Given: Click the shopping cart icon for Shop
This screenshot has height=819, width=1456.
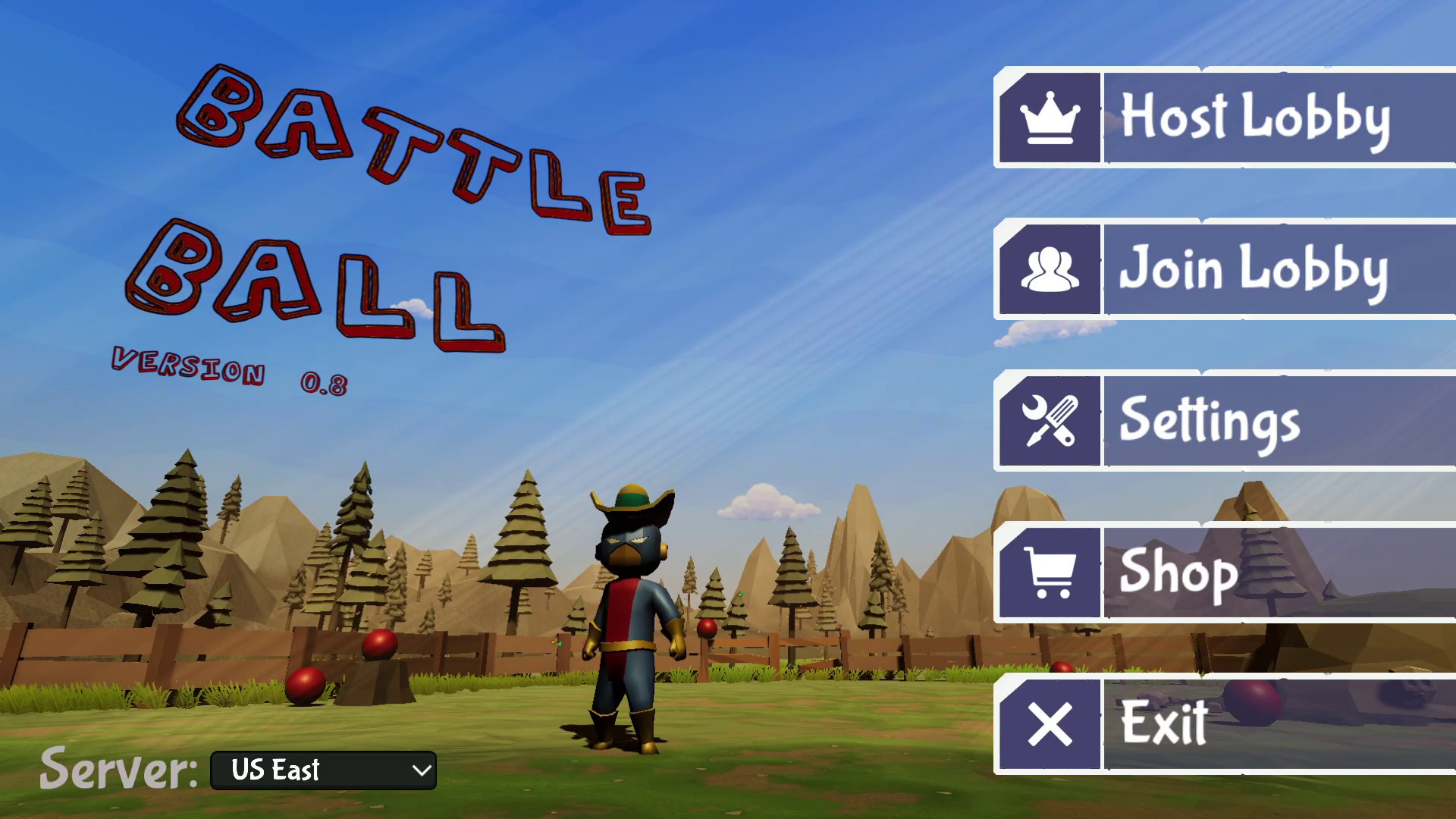Looking at the screenshot, I should pos(1050,571).
